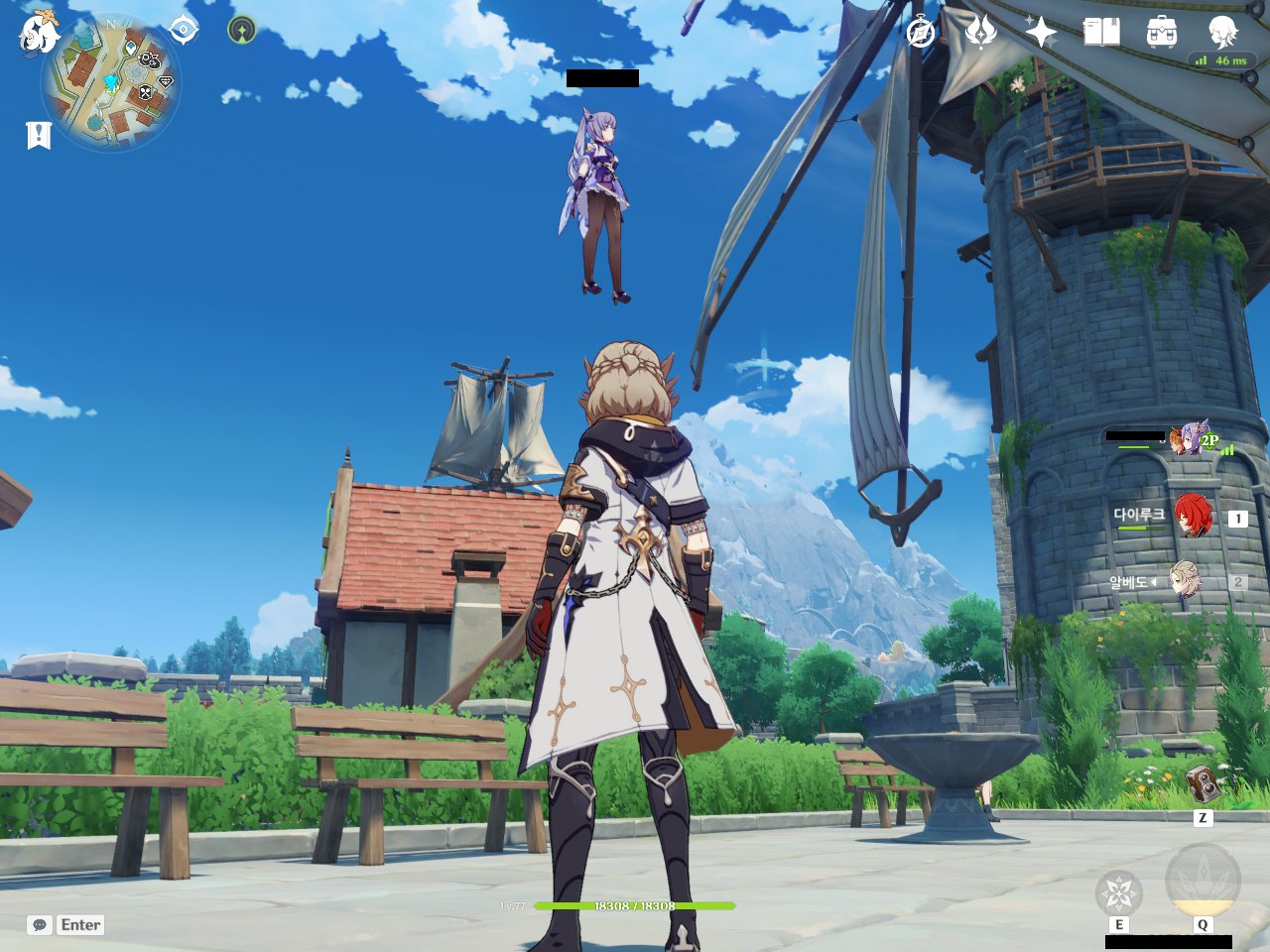The width and height of the screenshot is (1270, 952).
Task: Open the quest log exclamation banner
Action: pyautogui.click(x=39, y=135)
